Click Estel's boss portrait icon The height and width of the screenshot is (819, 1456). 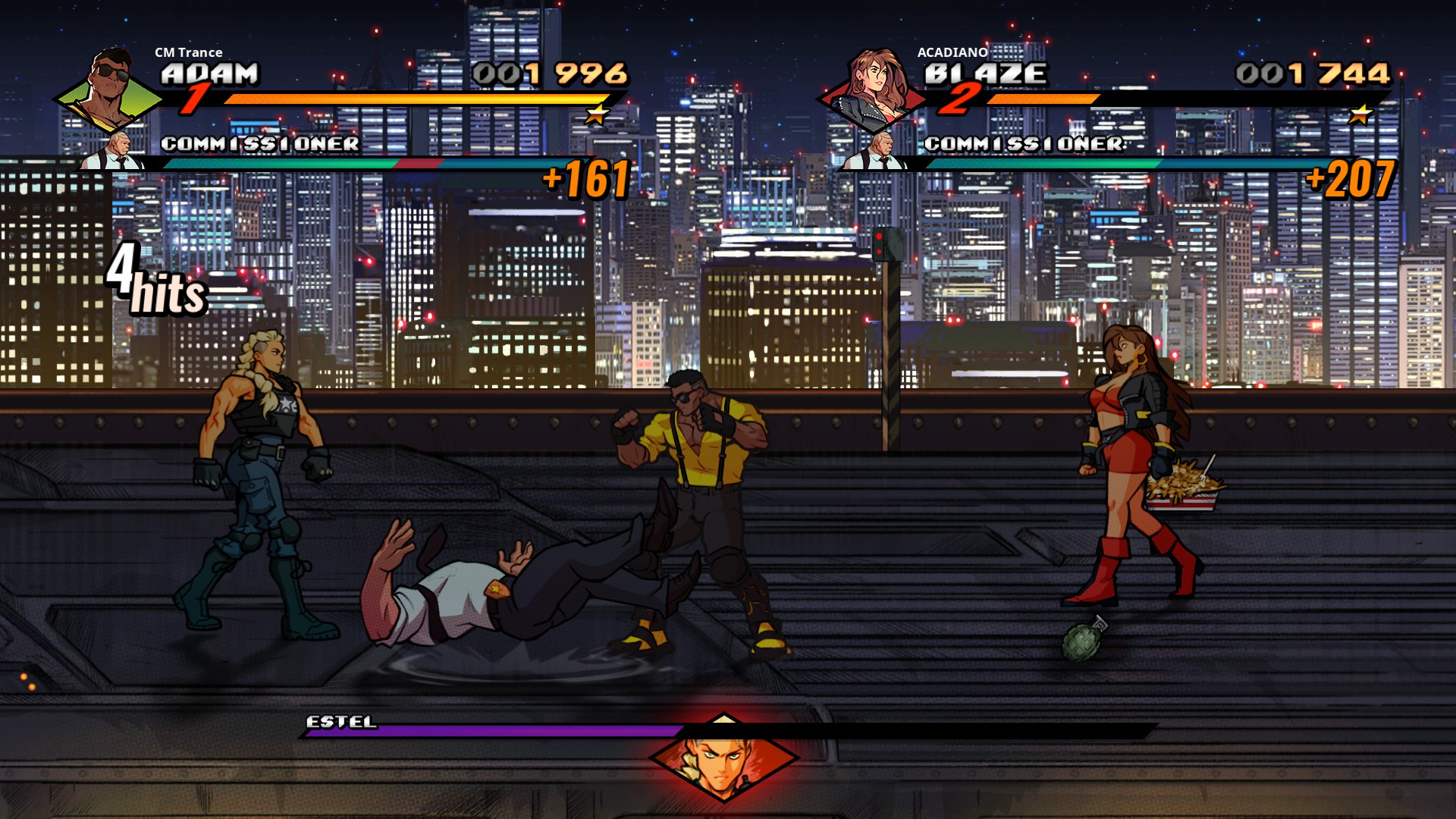coord(723,757)
